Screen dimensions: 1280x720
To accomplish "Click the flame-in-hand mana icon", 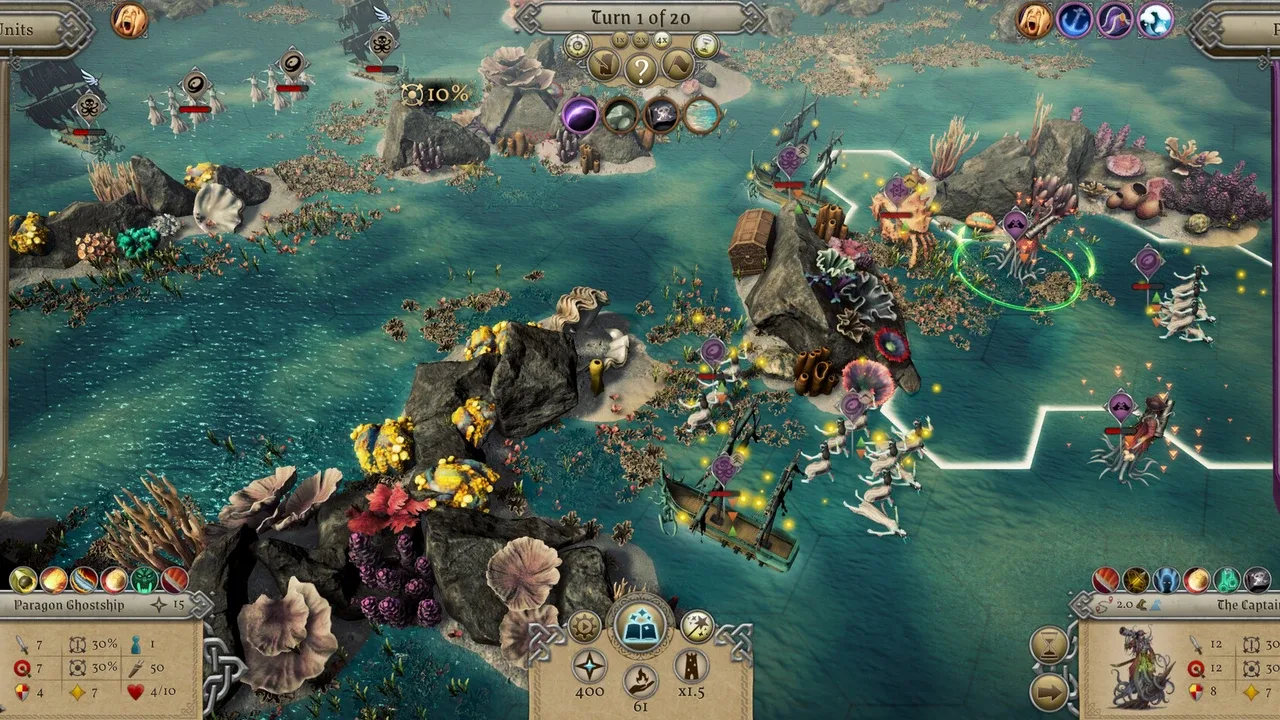I will (640, 681).
